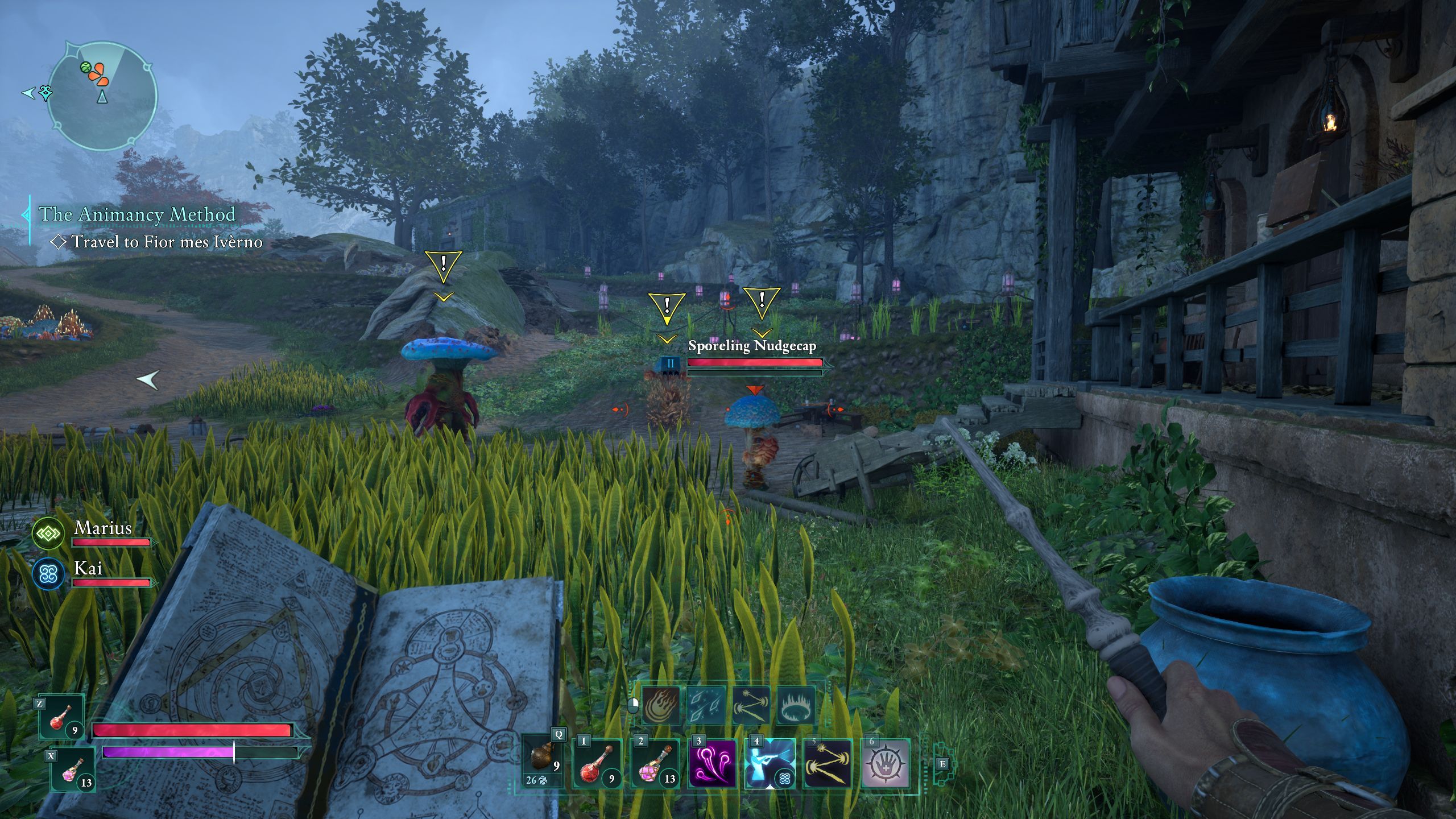The image size is (1456, 819).
Task: Select Marius companion portrait icon
Action: [x=48, y=533]
